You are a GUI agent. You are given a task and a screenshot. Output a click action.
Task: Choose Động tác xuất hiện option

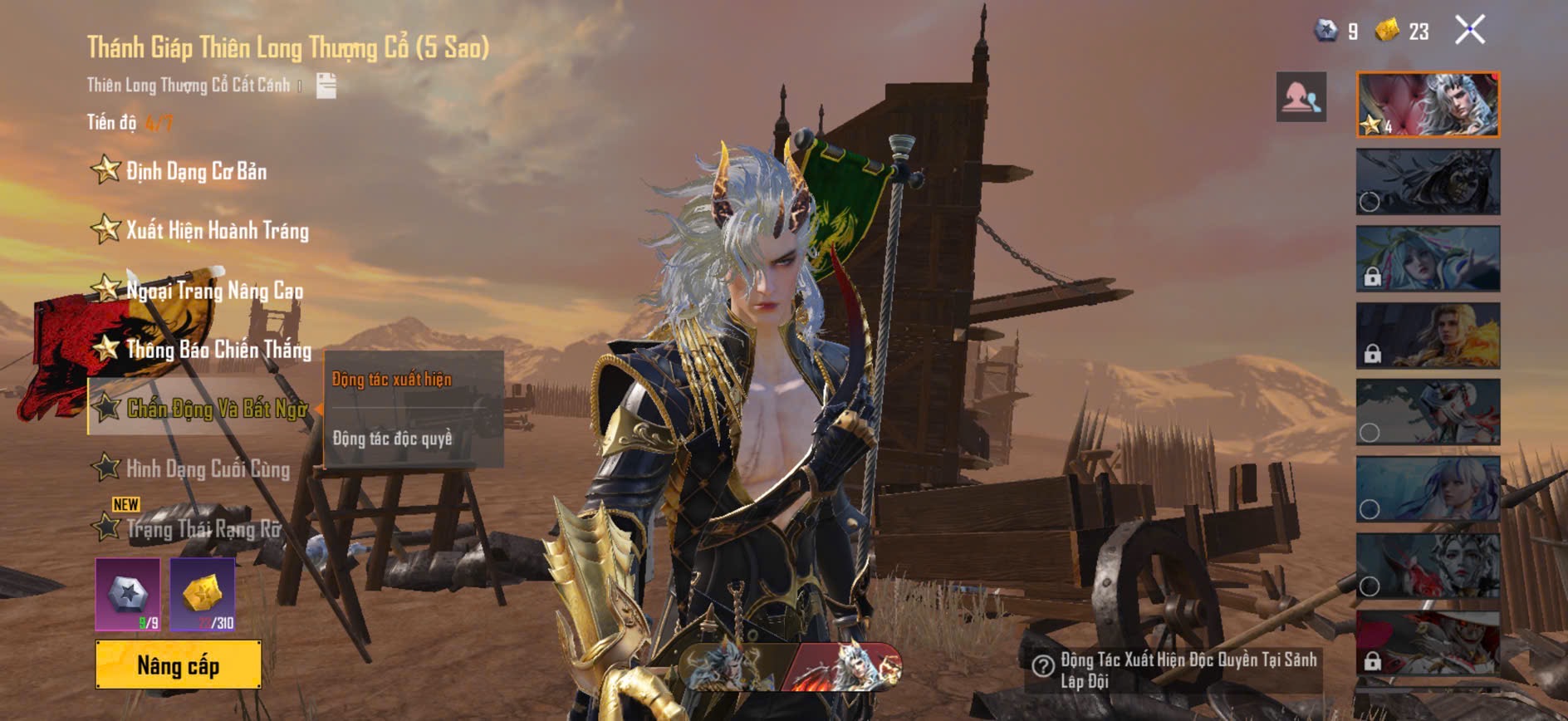coord(392,380)
